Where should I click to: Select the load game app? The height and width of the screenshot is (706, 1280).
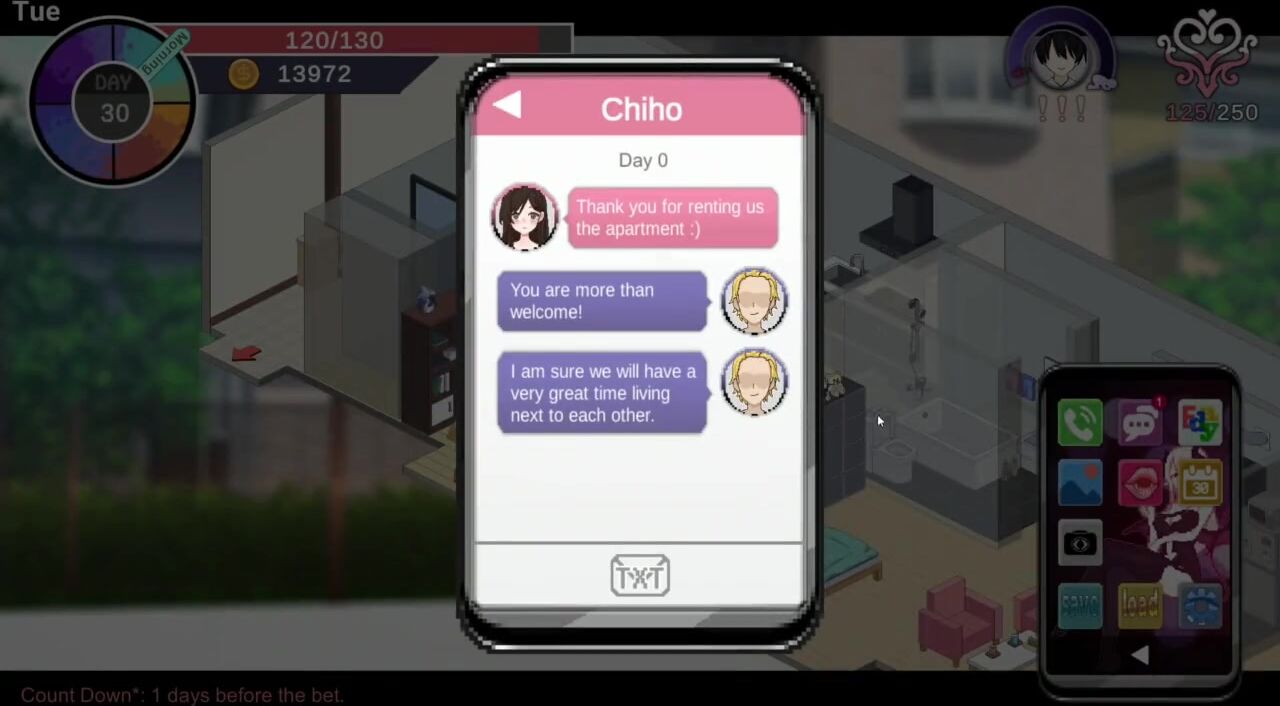1140,605
